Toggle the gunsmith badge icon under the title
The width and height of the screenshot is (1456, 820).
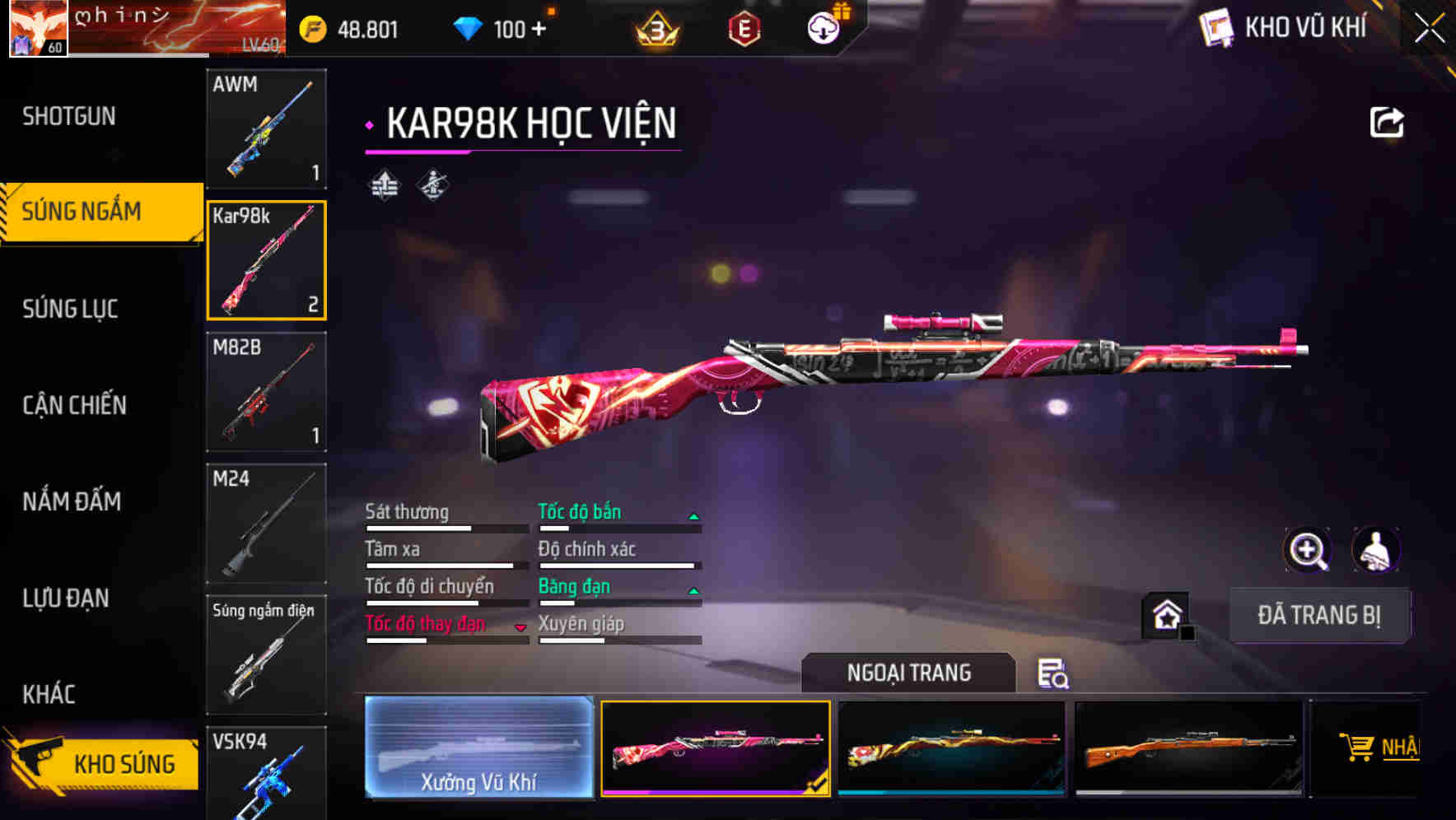(x=432, y=185)
